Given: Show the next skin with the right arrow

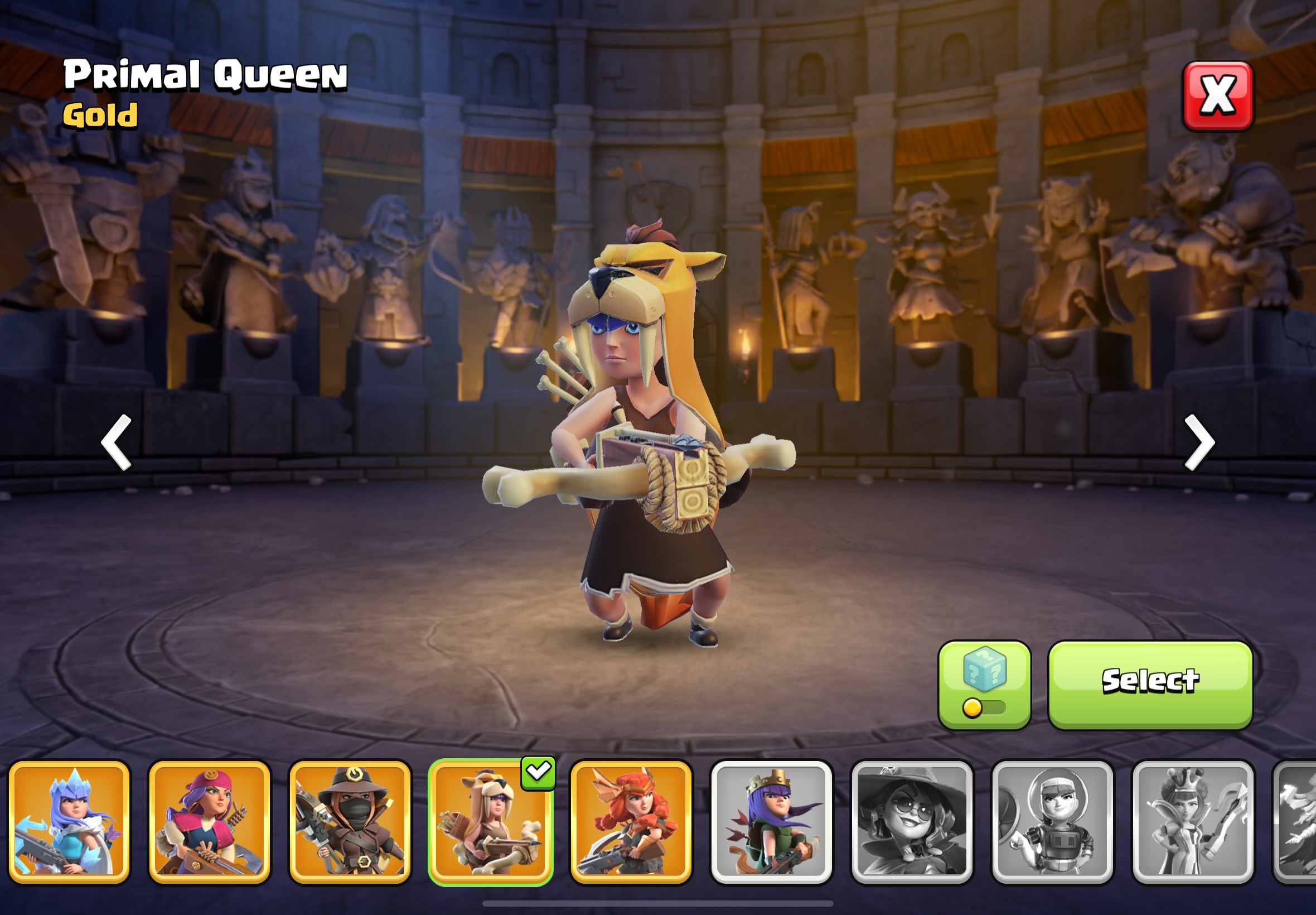Looking at the screenshot, I should (1198, 442).
